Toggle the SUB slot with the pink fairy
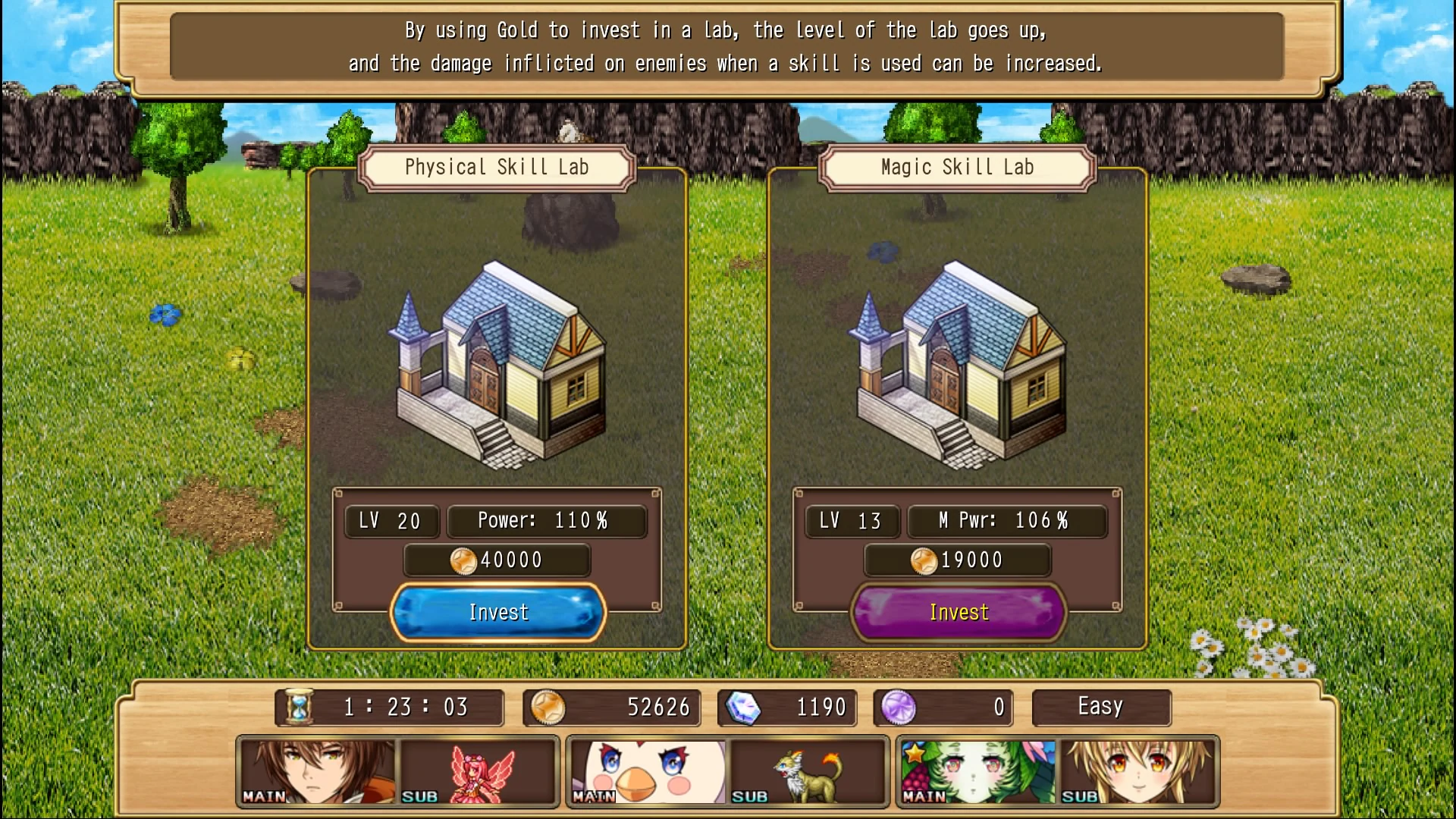 478,770
